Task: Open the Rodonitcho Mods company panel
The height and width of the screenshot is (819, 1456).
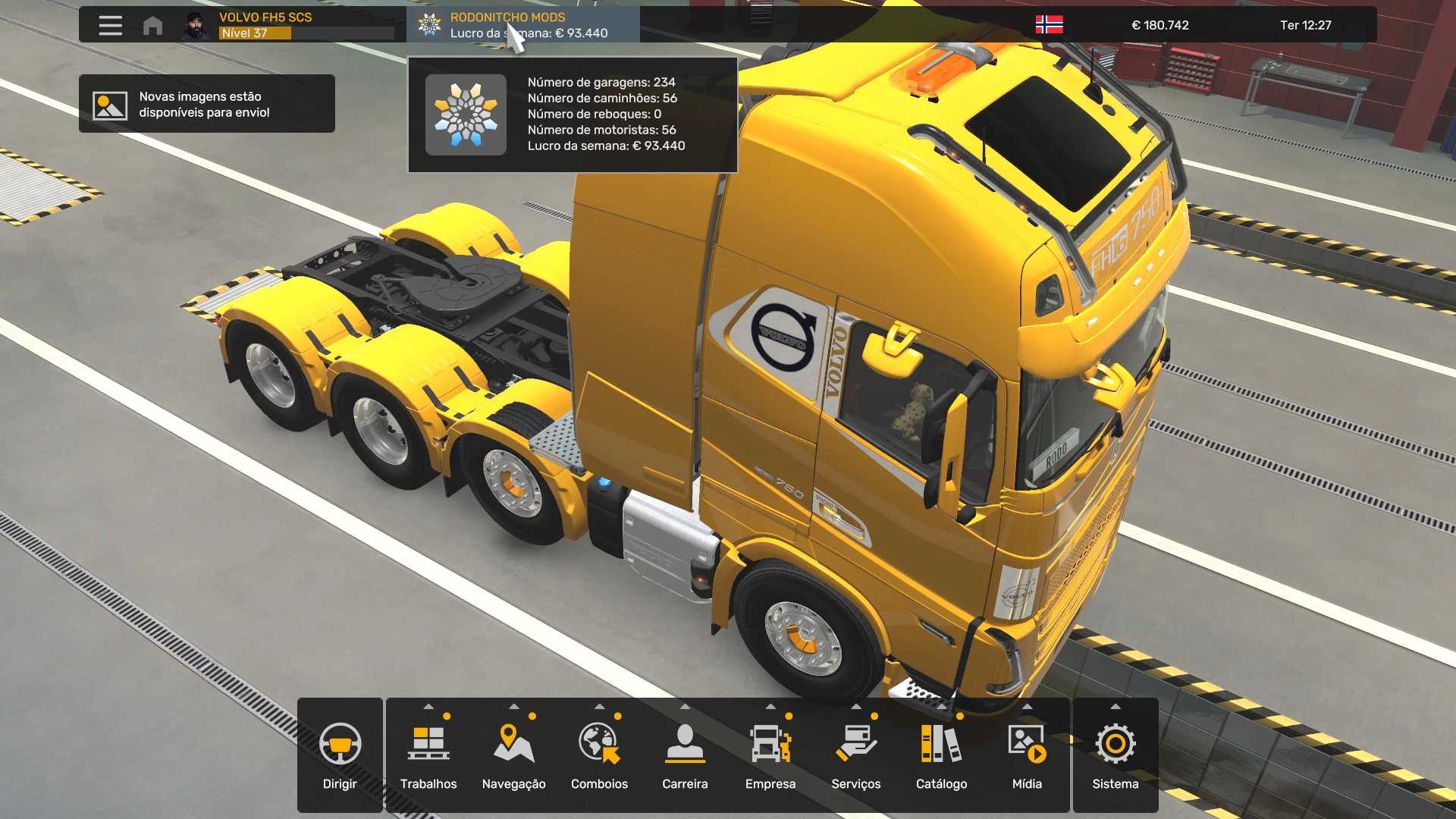Action: pos(523,25)
